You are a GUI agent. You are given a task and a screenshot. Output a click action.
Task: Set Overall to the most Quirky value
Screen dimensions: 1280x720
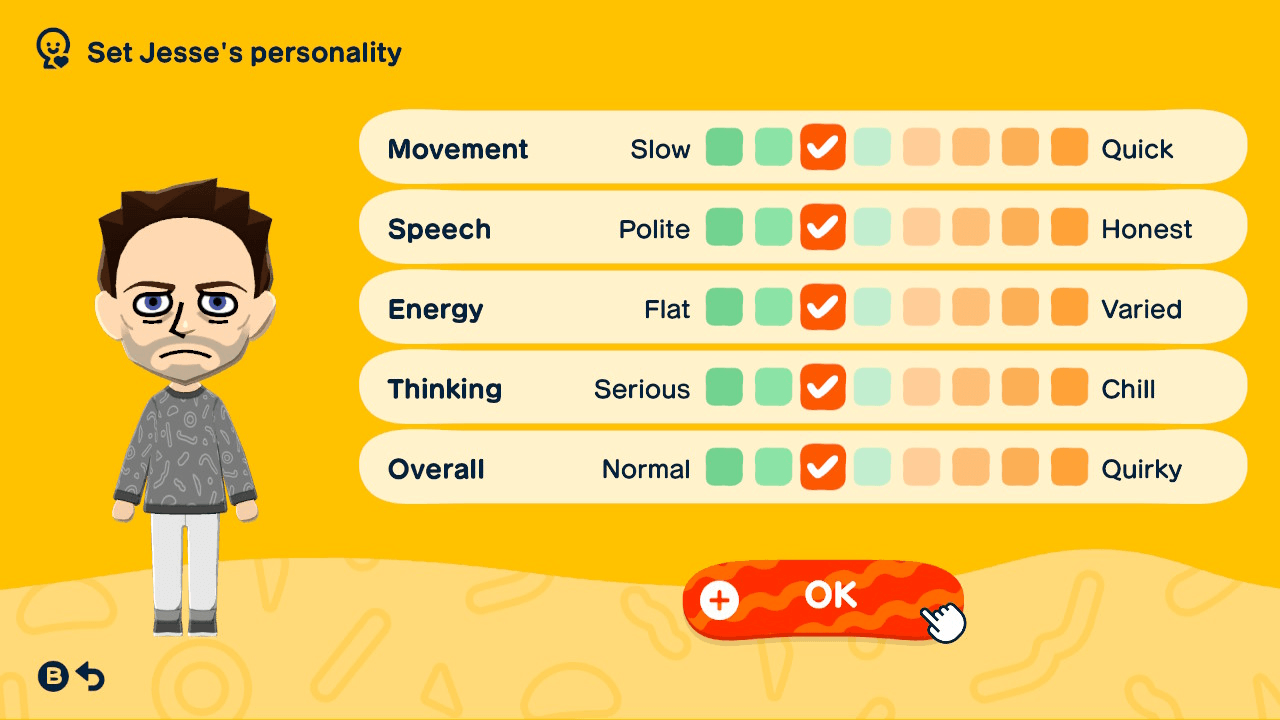(x=1069, y=467)
